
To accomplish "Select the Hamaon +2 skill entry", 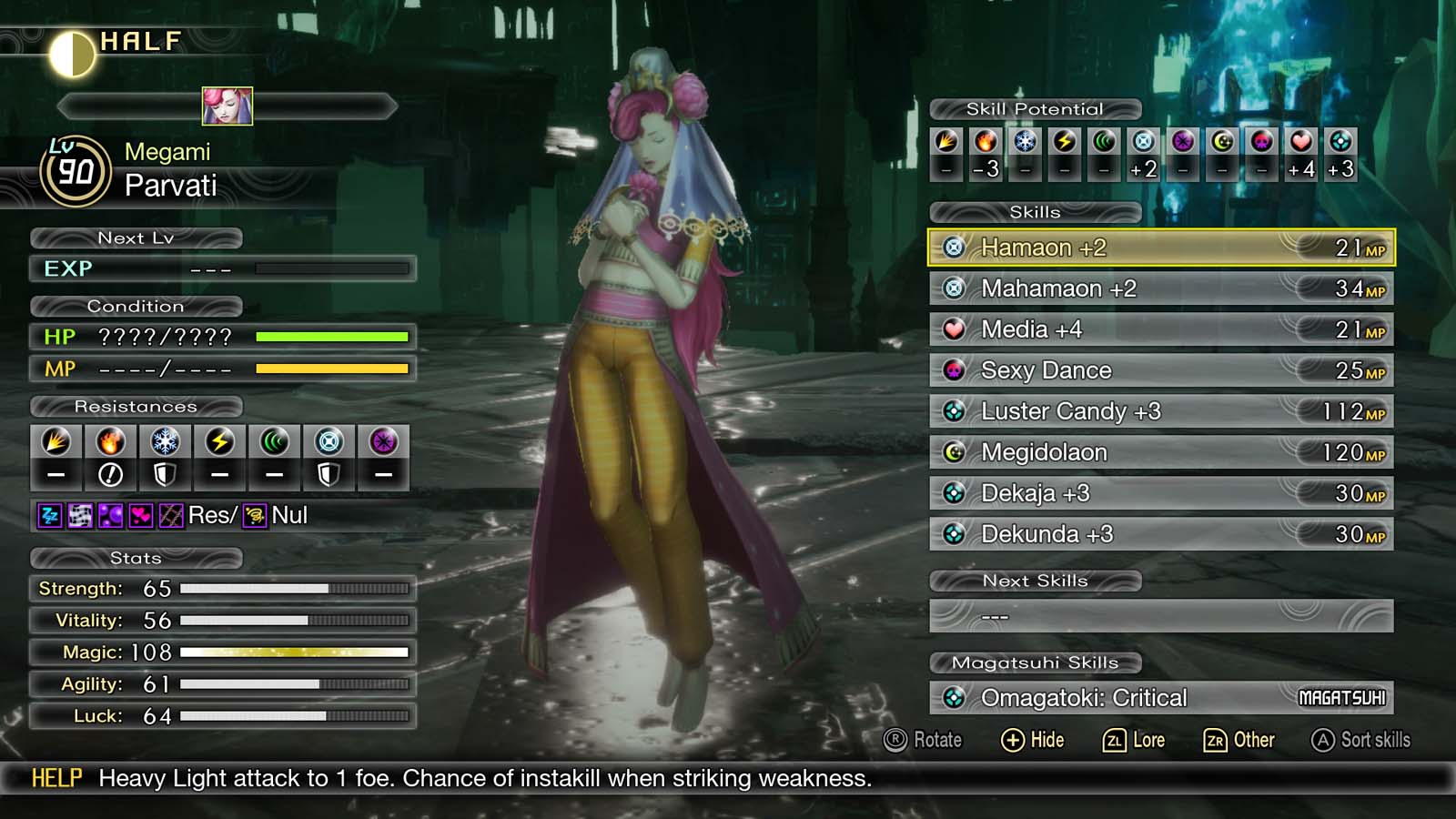I will 1156,248.
